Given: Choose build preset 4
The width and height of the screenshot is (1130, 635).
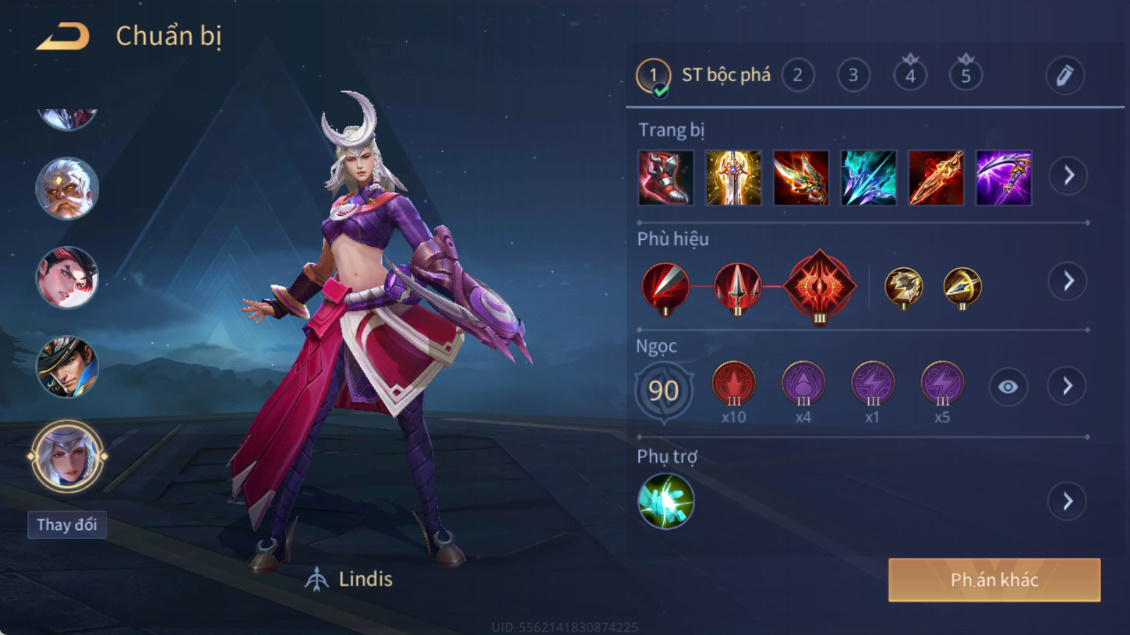Looking at the screenshot, I should tap(910, 75).
